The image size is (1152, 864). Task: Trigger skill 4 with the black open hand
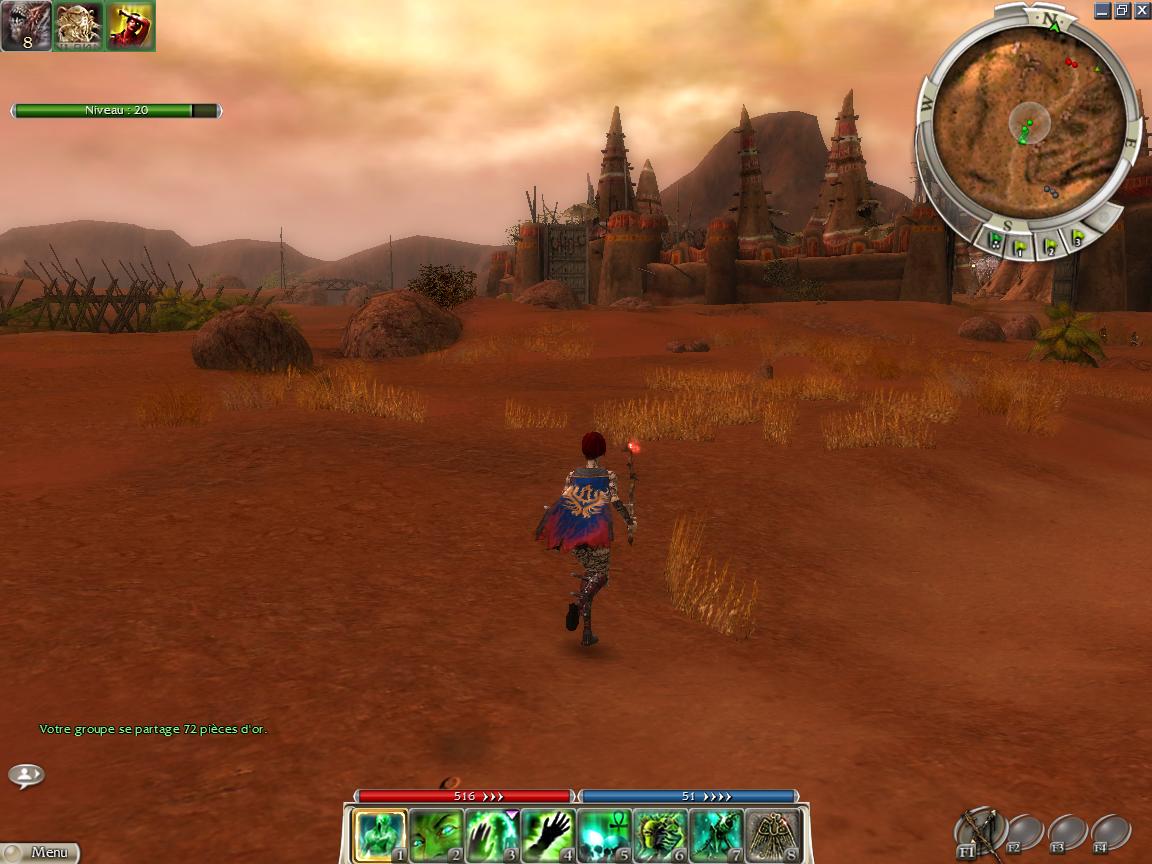click(549, 836)
